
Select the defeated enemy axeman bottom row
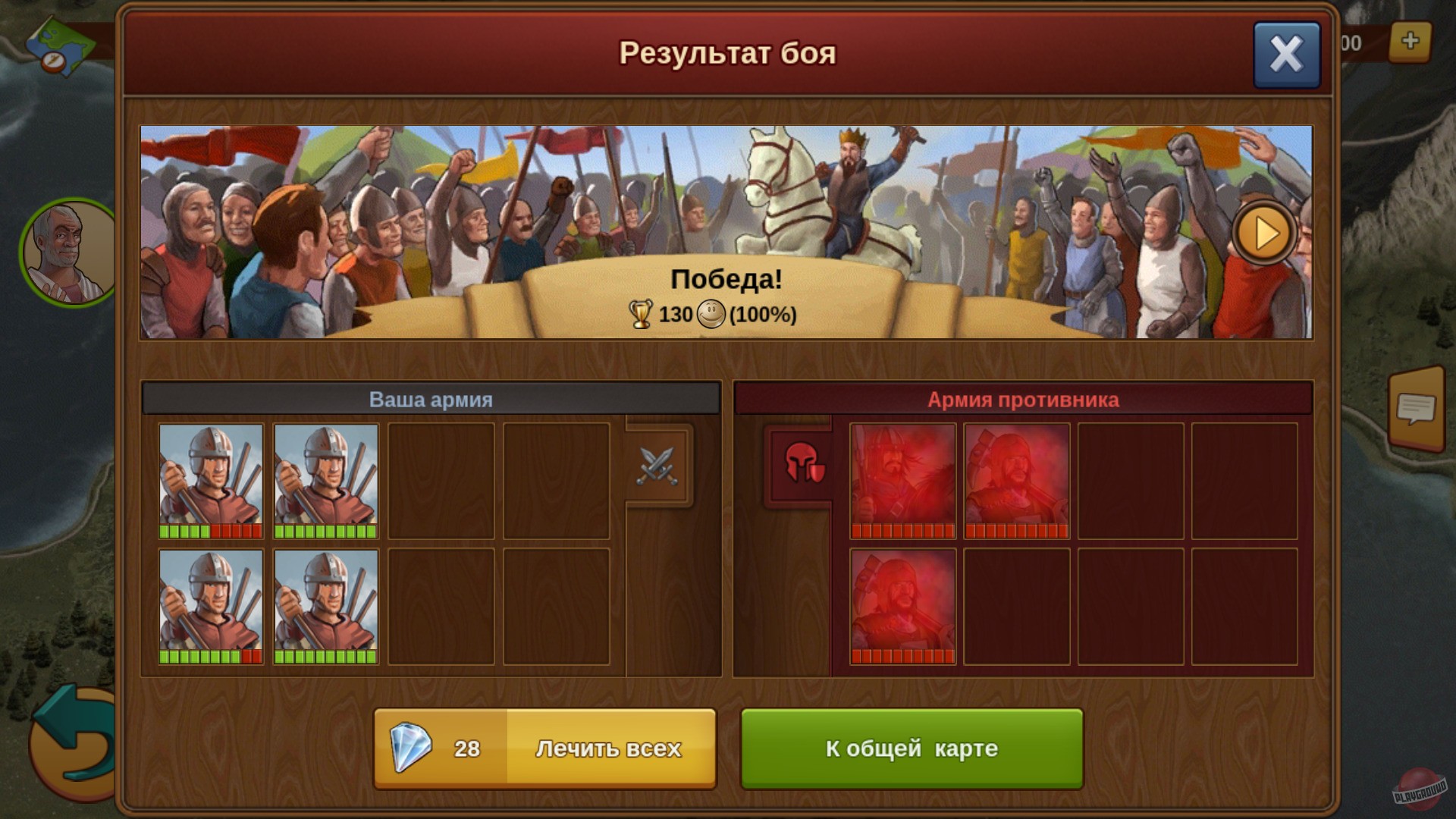(902, 607)
